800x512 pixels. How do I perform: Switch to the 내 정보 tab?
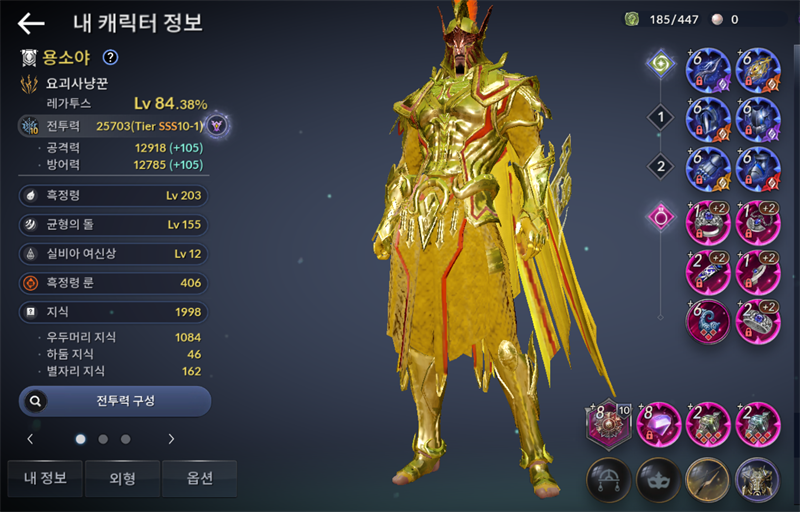(43, 478)
